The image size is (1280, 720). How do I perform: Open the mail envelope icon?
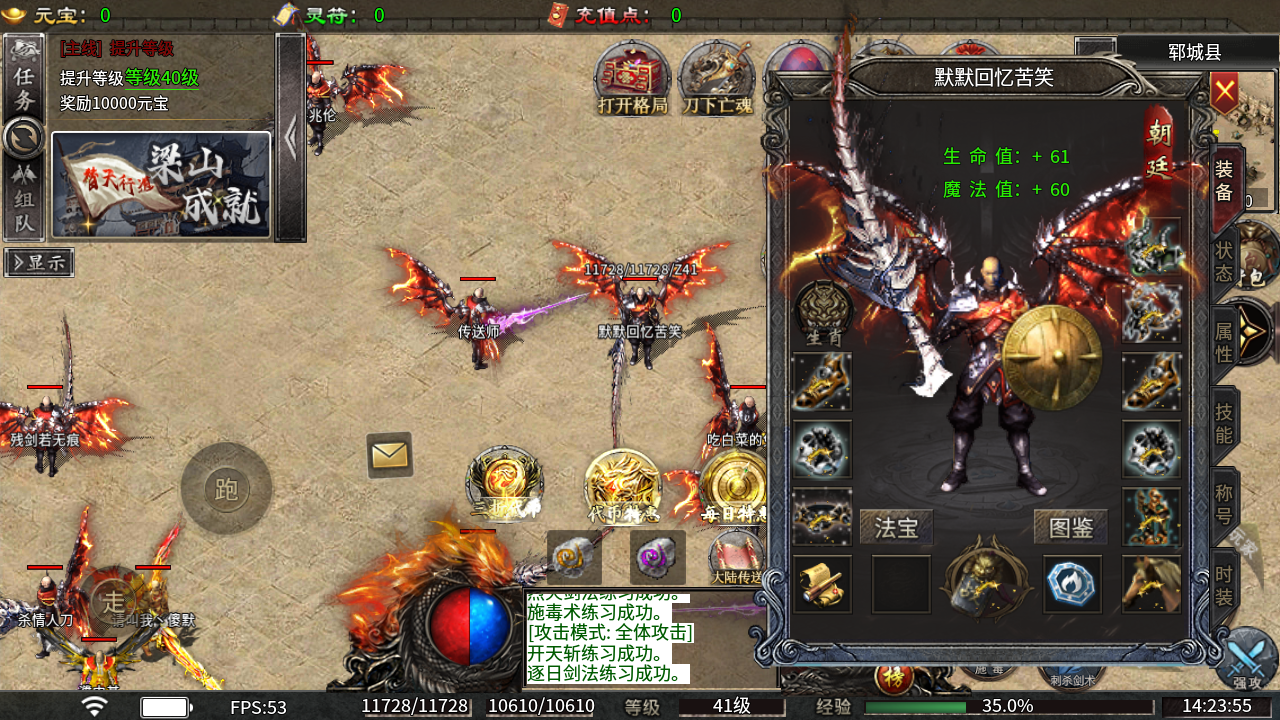coord(390,455)
